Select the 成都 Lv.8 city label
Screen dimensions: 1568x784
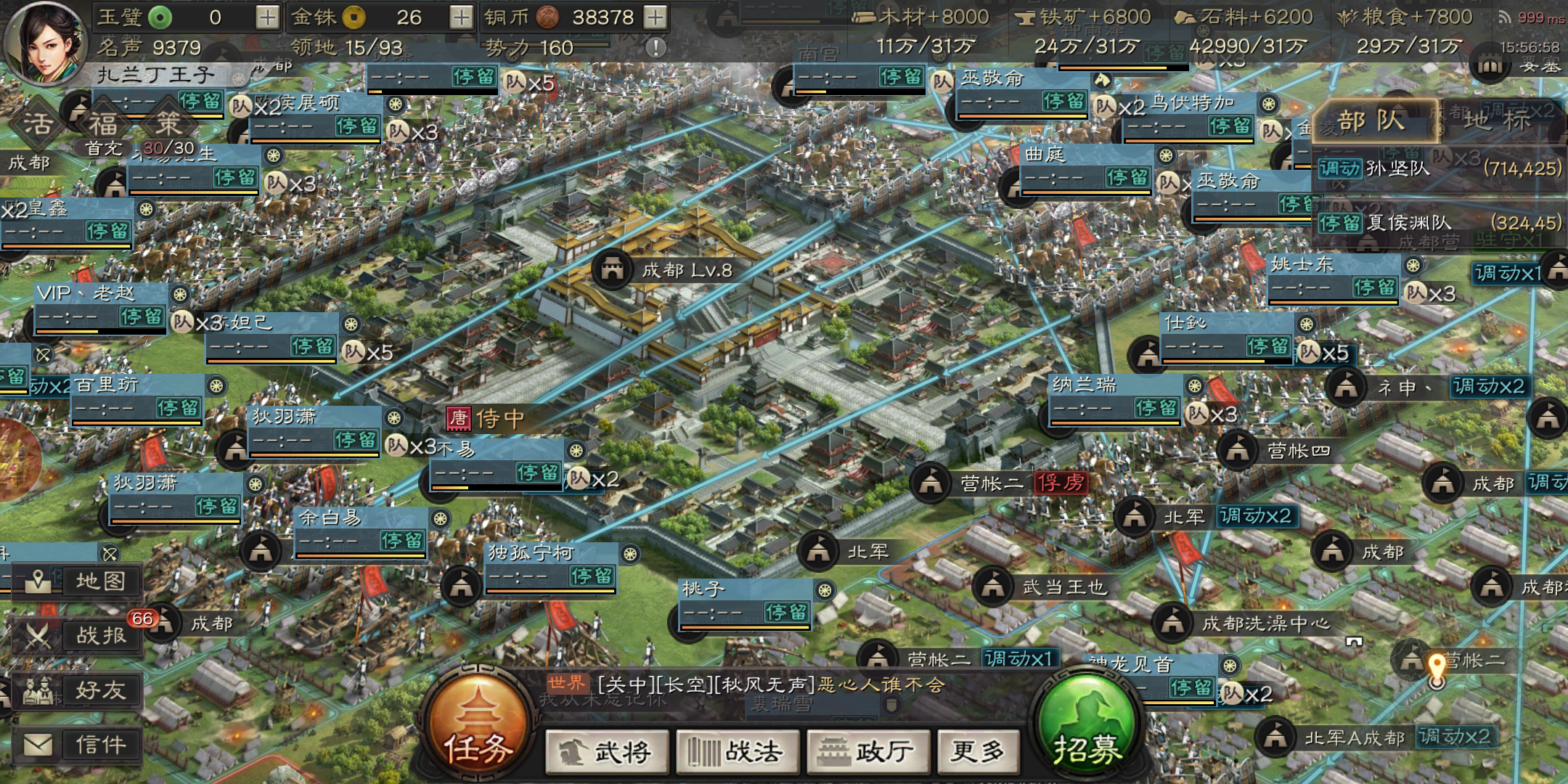pos(685,271)
